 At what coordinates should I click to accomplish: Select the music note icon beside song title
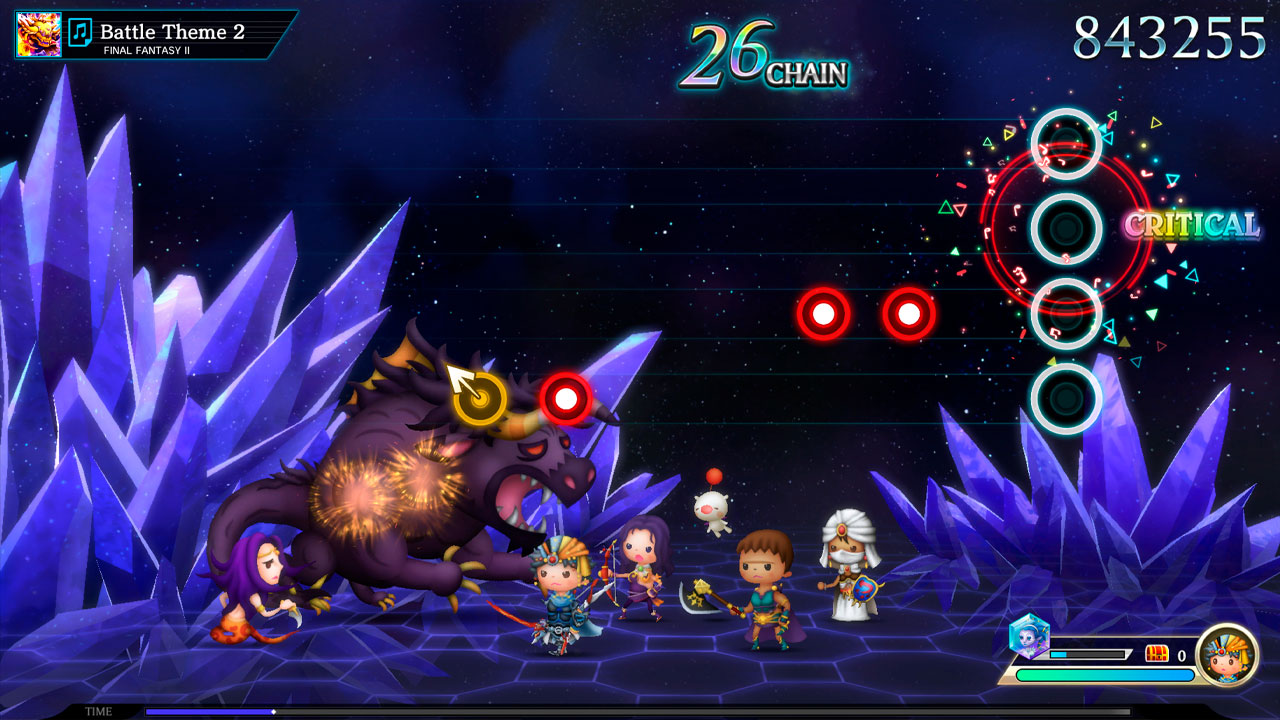[x=80, y=33]
